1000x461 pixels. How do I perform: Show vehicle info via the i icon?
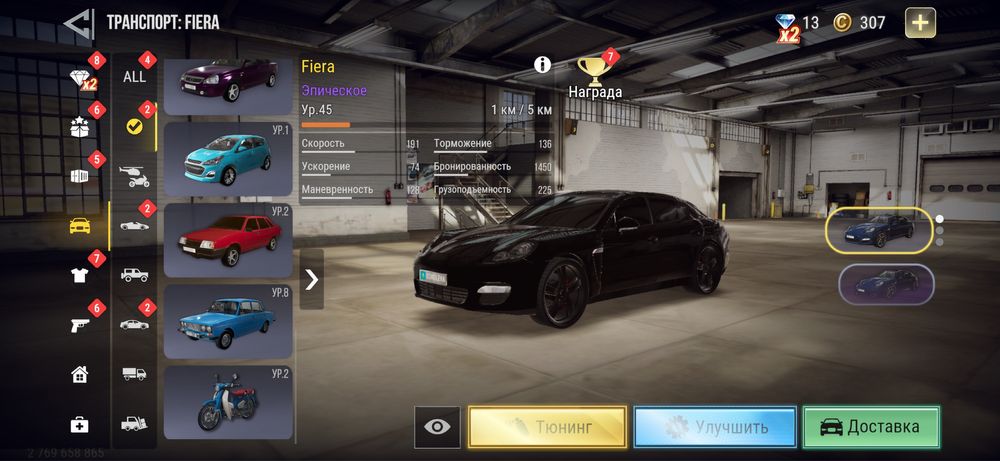(543, 65)
